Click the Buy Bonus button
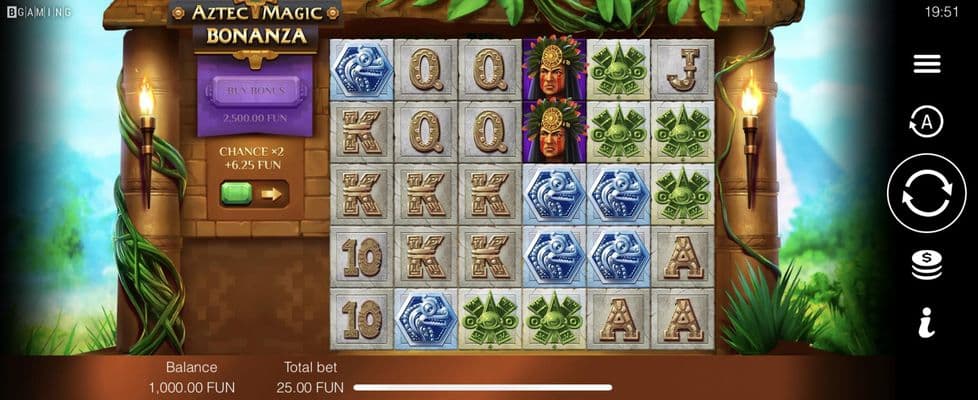 coord(255,91)
